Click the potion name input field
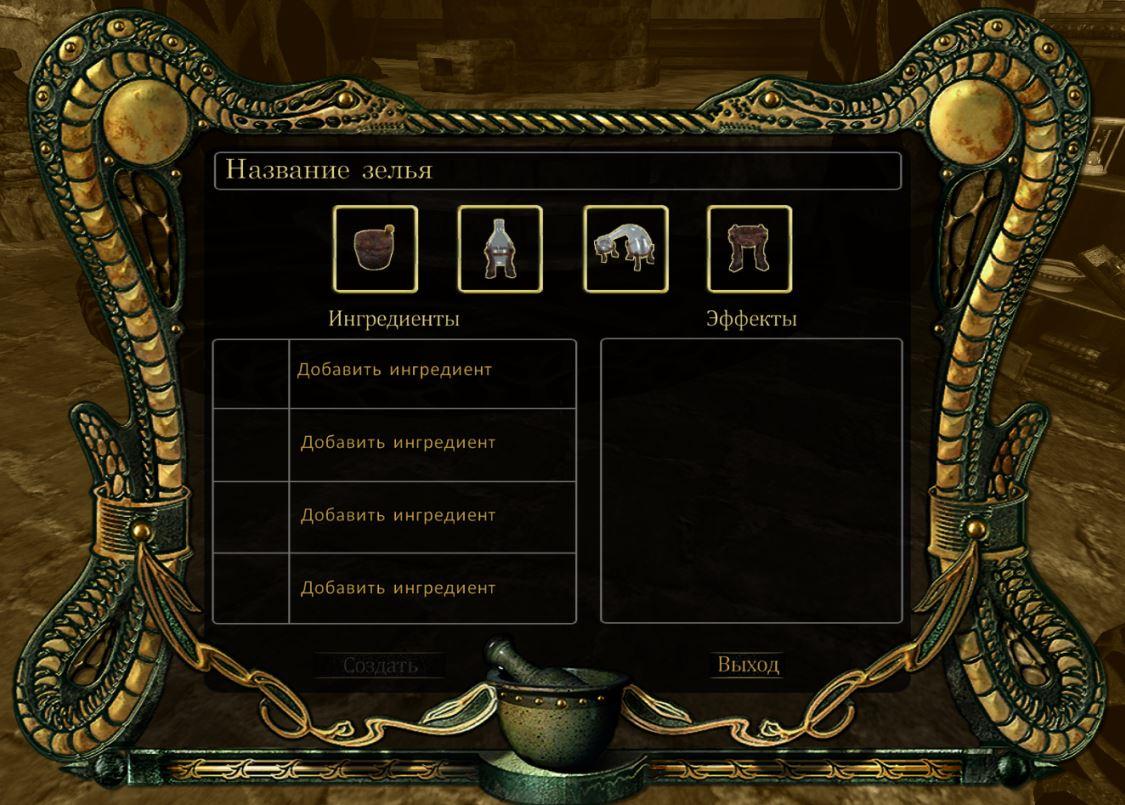 [x=557, y=171]
